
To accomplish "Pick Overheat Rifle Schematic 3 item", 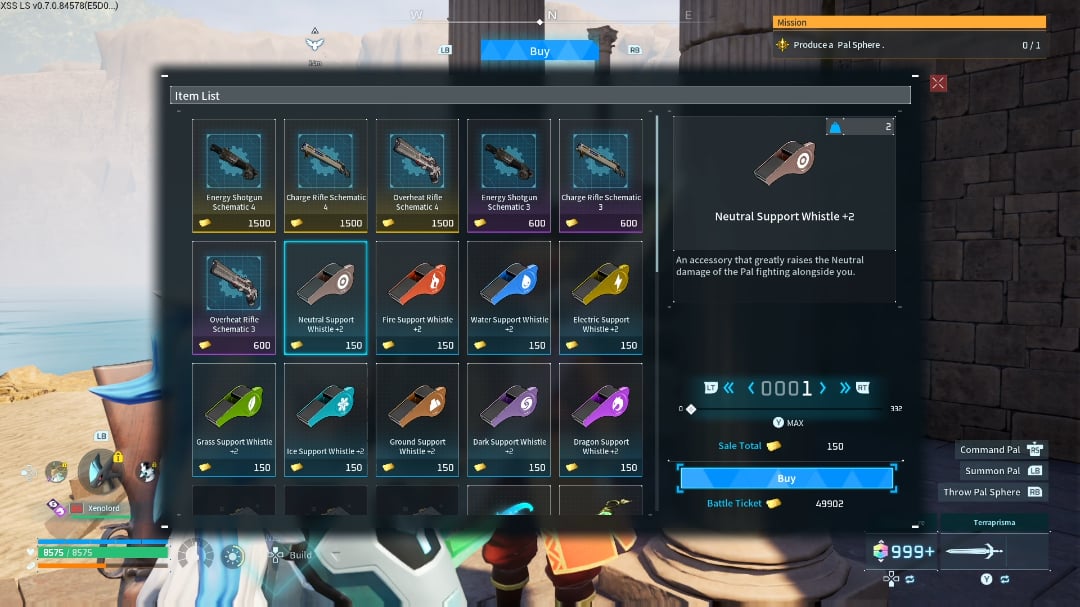I will pyautogui.click(x=234, y=297).
